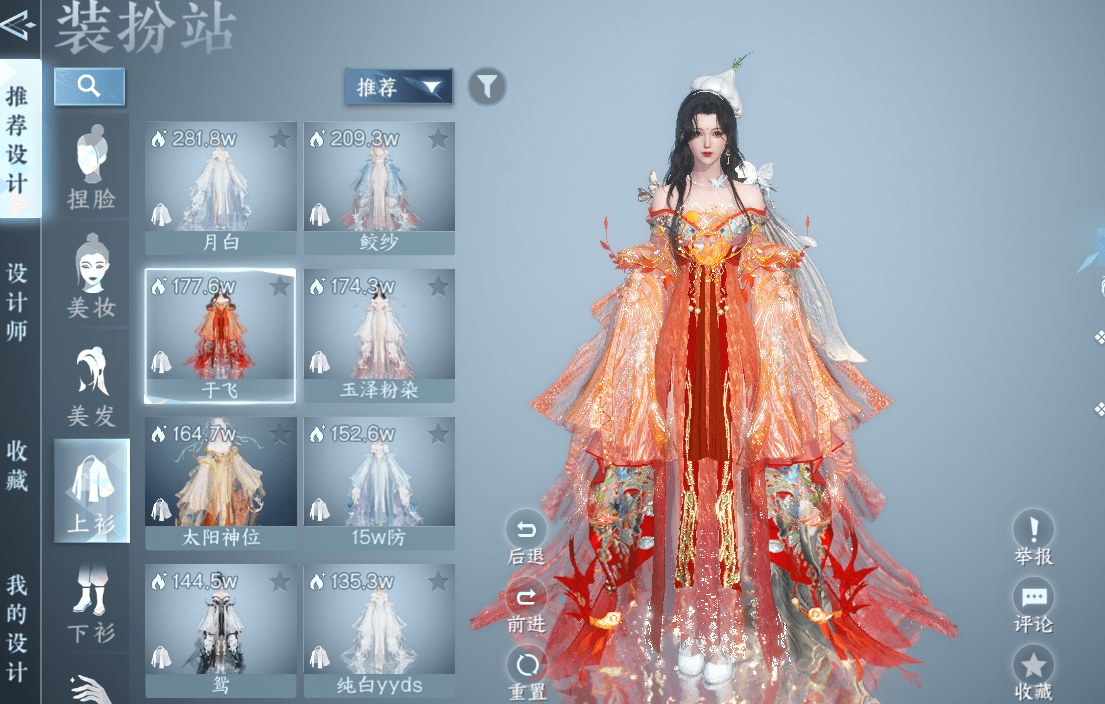The image size is (1105, 704).
Task: Open the 推荐设计 tab
Action: [x=18, y=140]
